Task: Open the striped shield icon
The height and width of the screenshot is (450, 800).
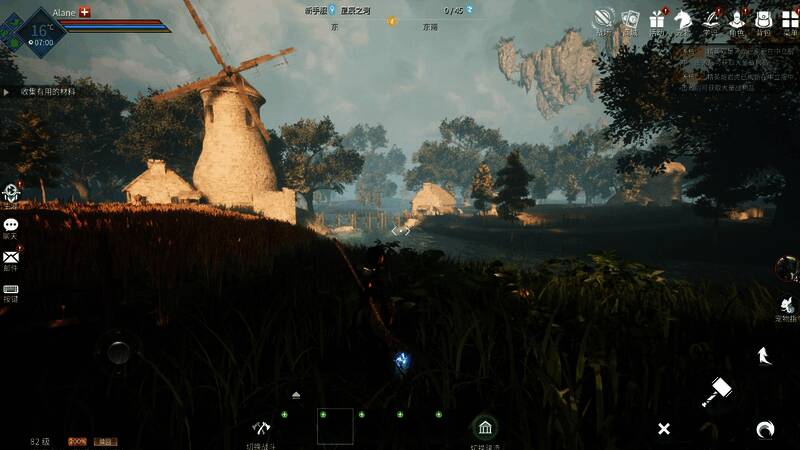Action: pos(603,20)
